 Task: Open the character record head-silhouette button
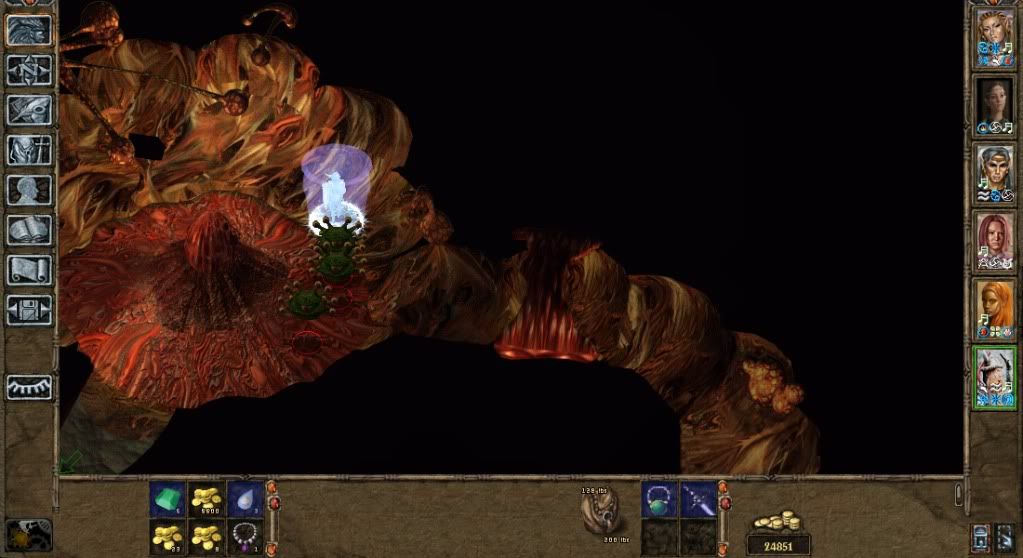pyautogui.click(x=29, y=189)
